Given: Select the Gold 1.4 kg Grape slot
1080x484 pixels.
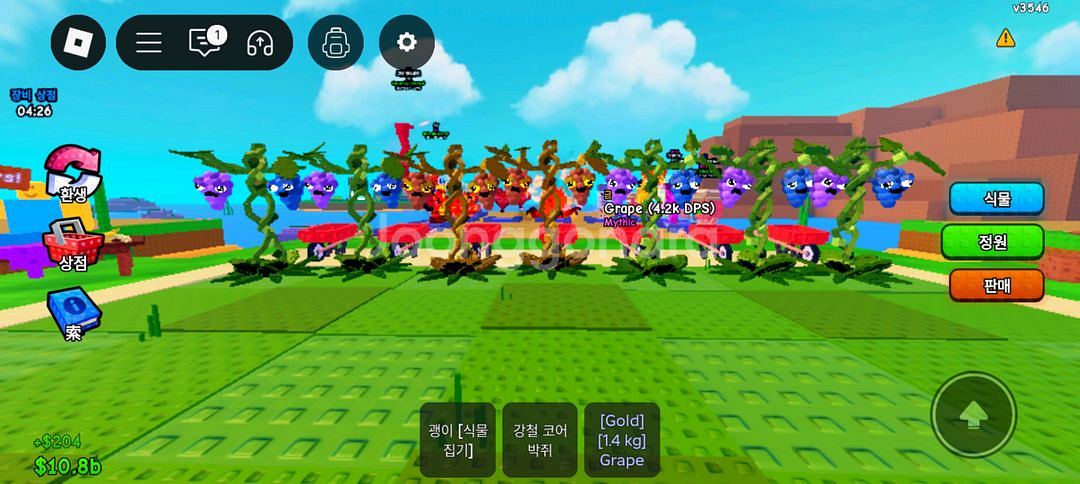Looking at the screenshot, I should [622, 440].
